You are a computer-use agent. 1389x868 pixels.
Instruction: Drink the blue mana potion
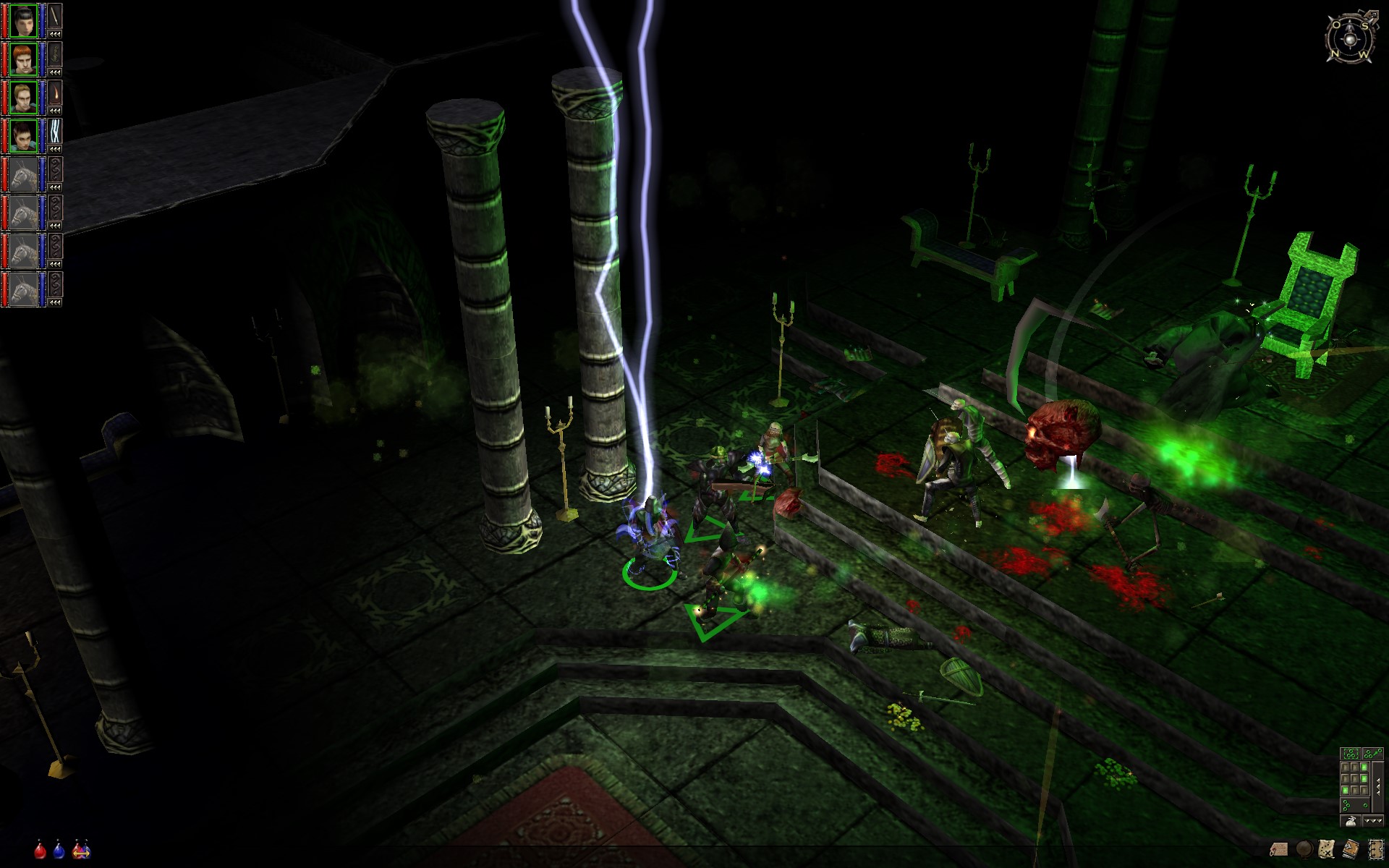click(x=59, y=849)
